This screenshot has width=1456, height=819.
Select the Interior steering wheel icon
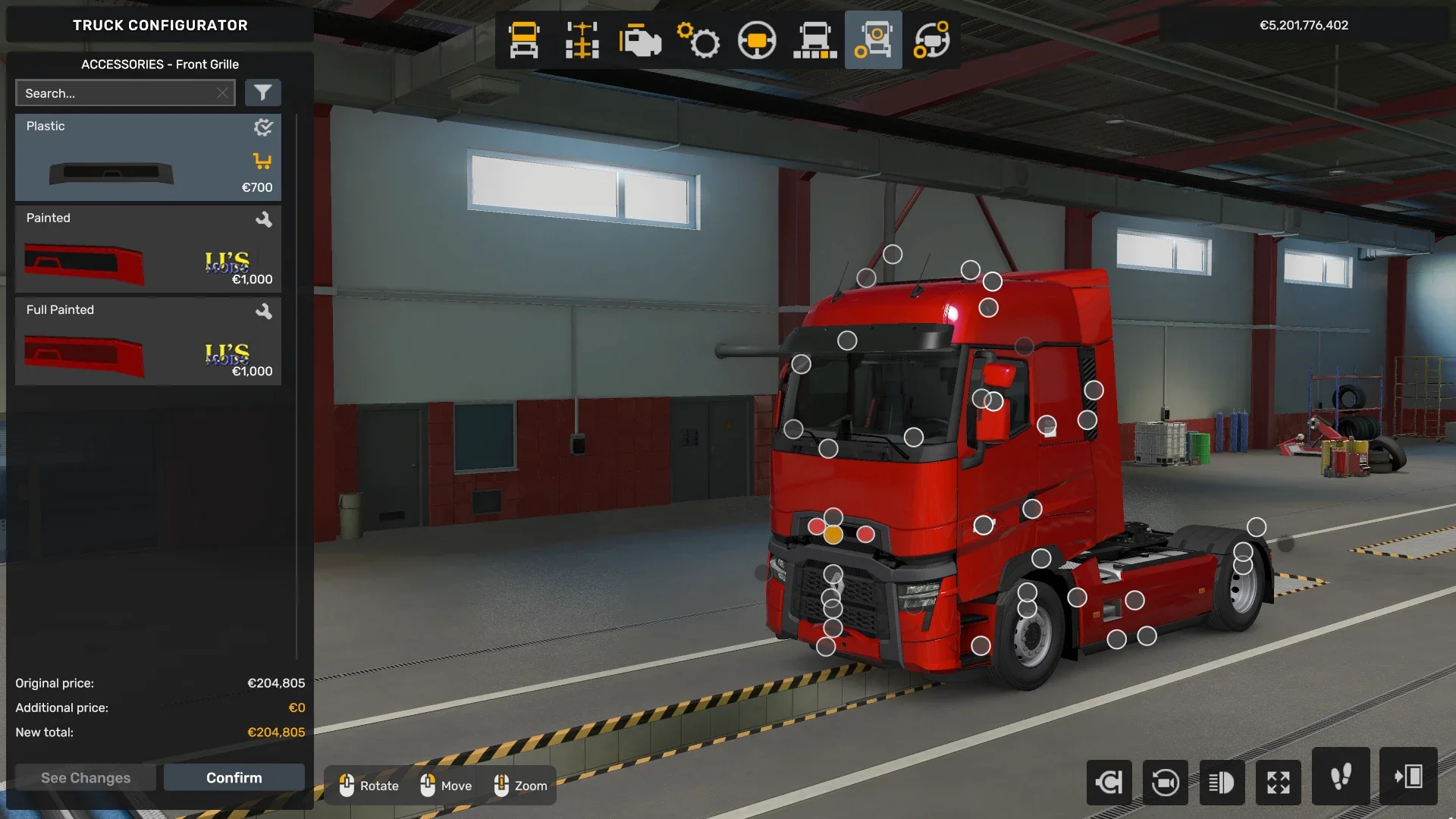coord(757,40)
